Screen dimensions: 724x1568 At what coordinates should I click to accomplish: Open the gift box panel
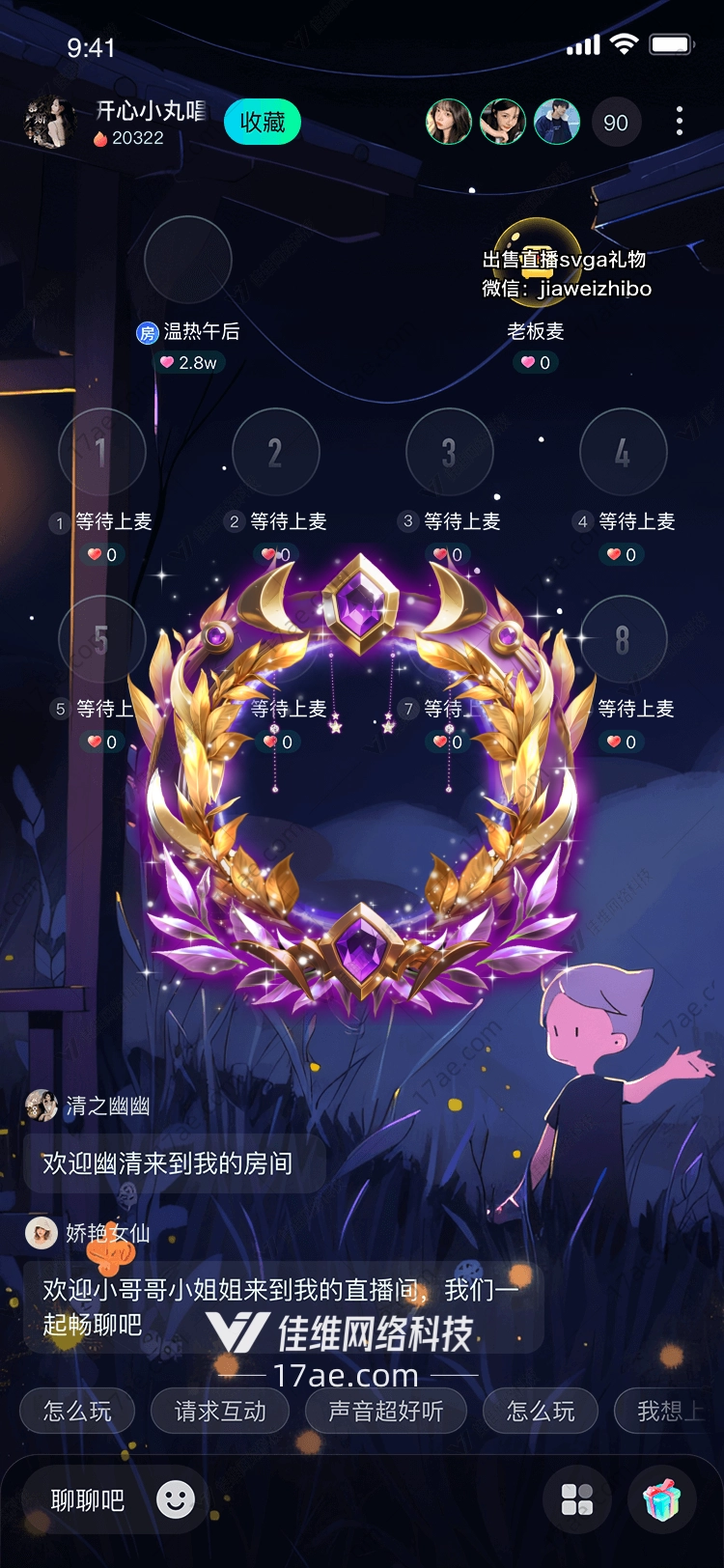click(x=662, y=1499)
